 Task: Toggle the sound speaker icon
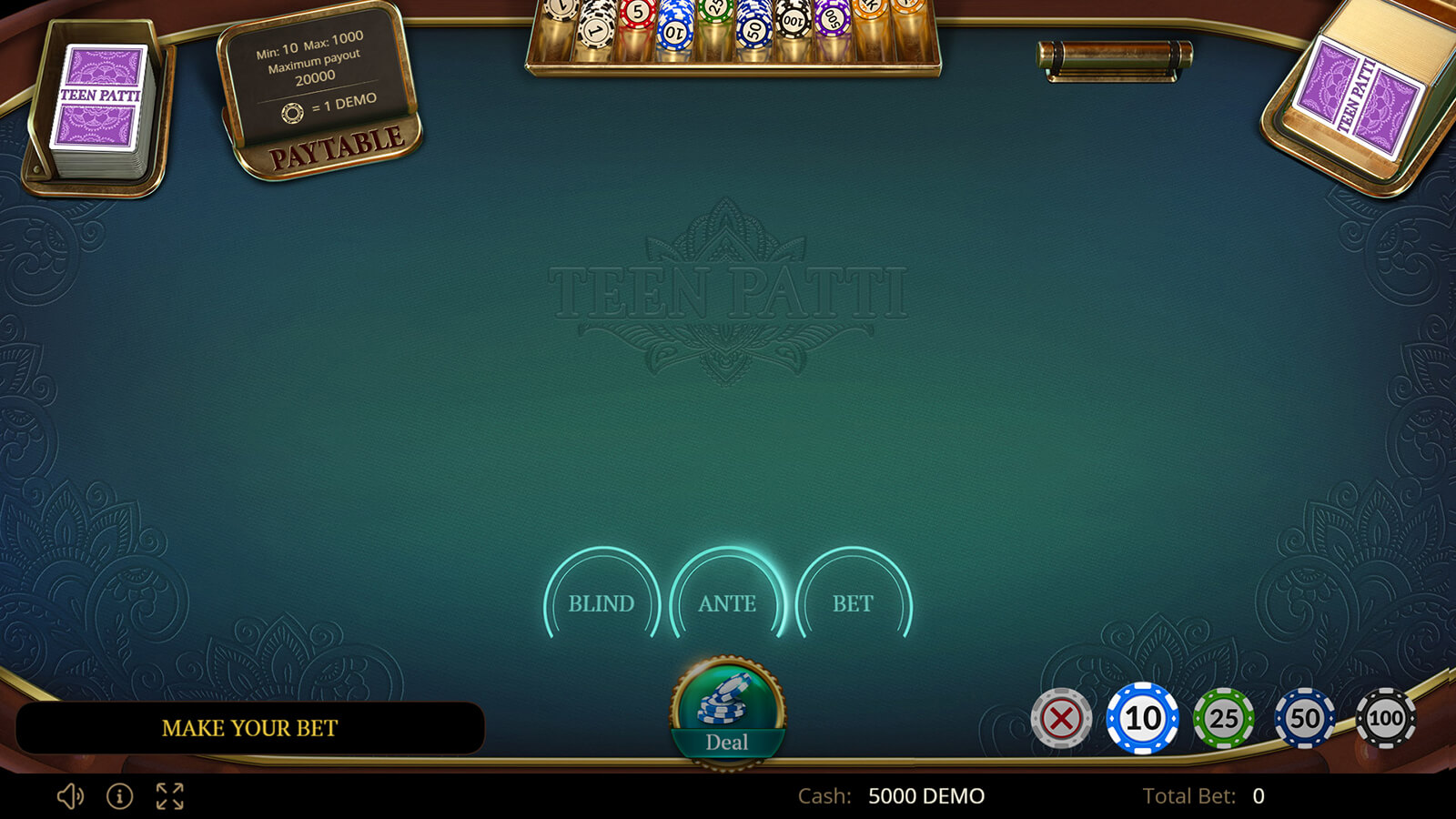70,796
